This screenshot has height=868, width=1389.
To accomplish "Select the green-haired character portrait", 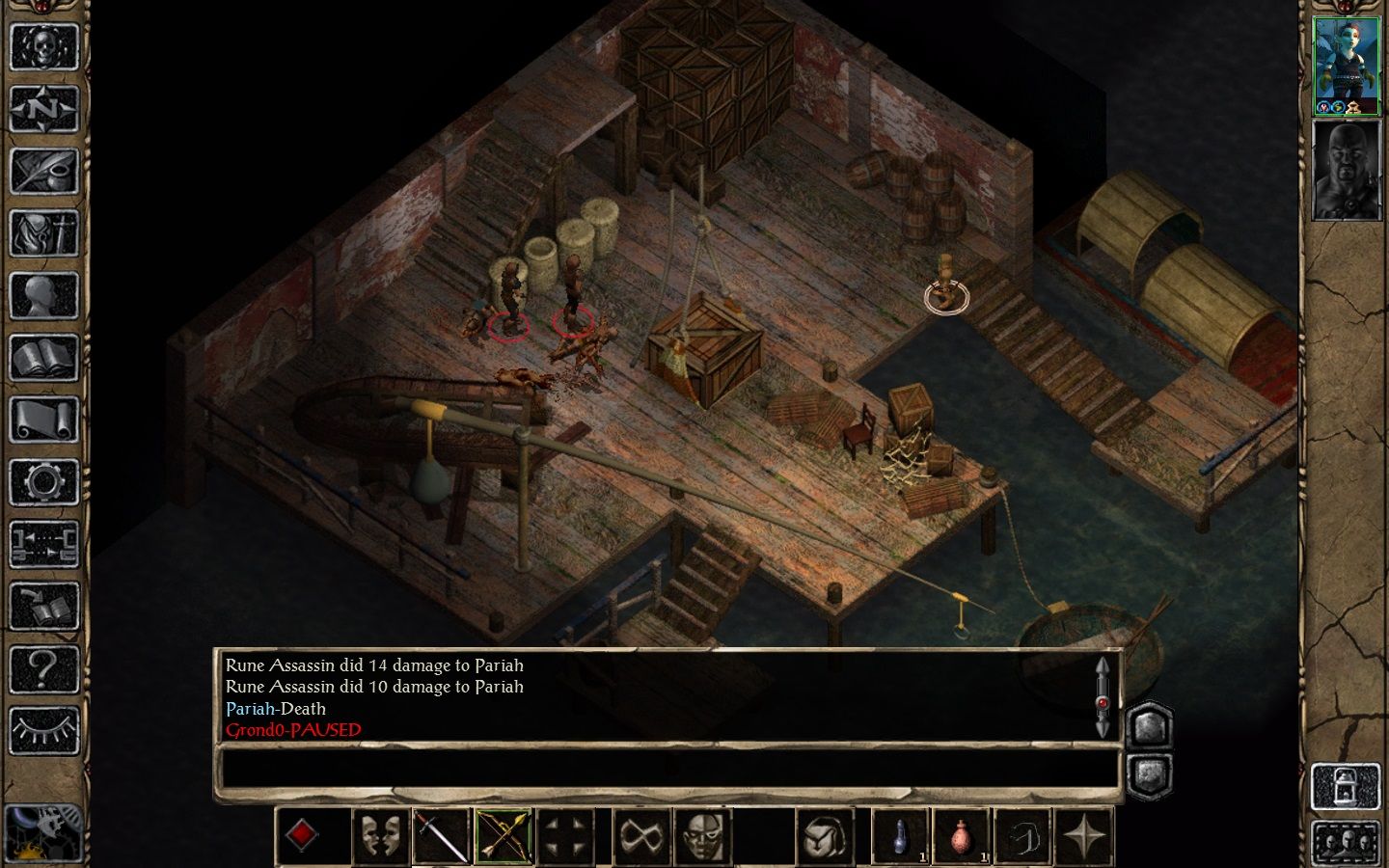I will (x=1346, y=65).
